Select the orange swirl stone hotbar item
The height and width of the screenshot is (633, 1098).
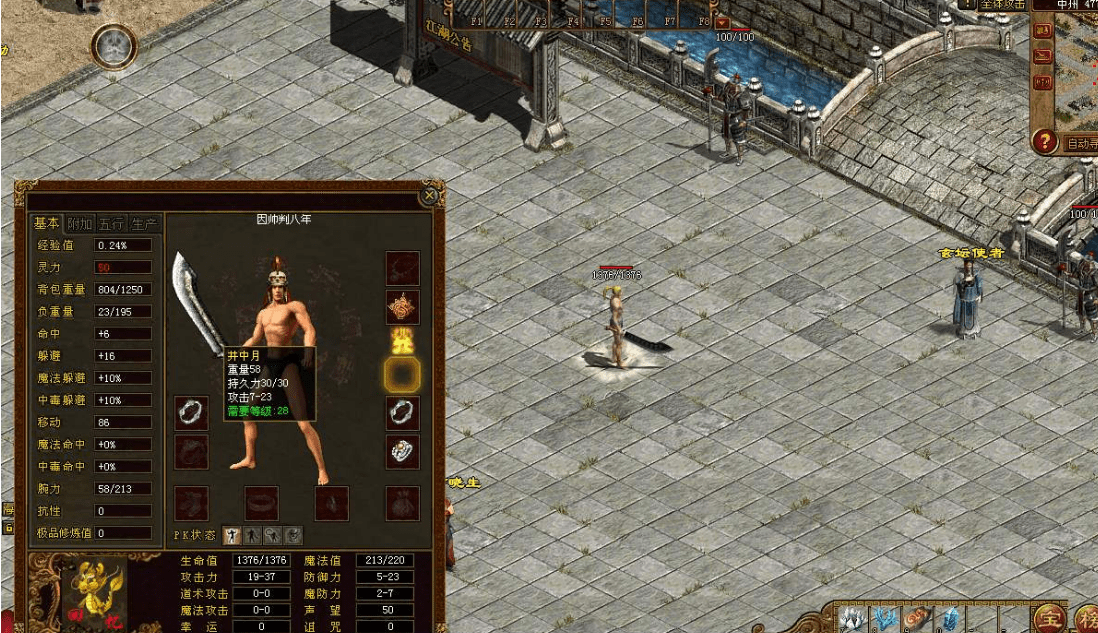916,619
